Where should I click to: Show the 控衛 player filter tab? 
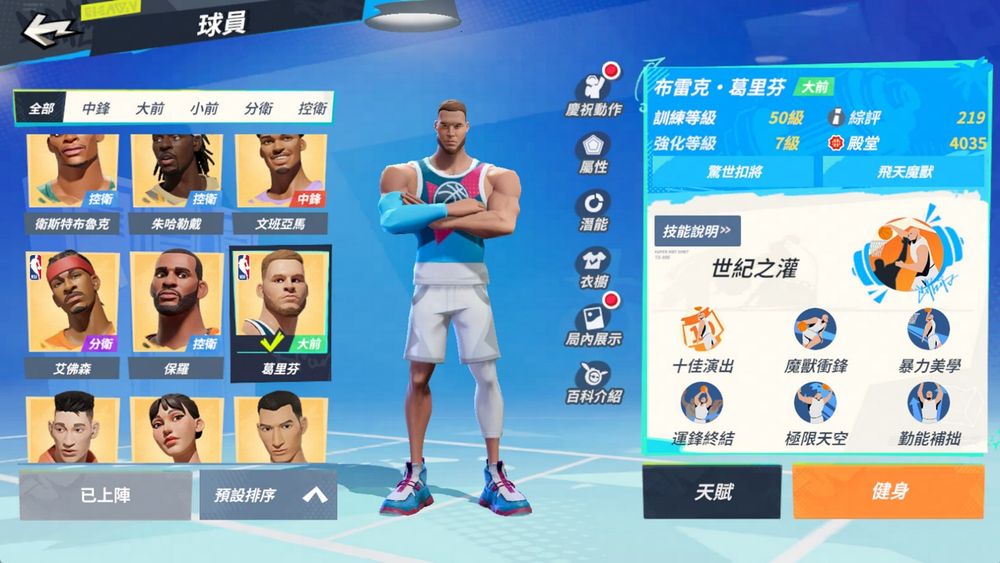(312, 108)
